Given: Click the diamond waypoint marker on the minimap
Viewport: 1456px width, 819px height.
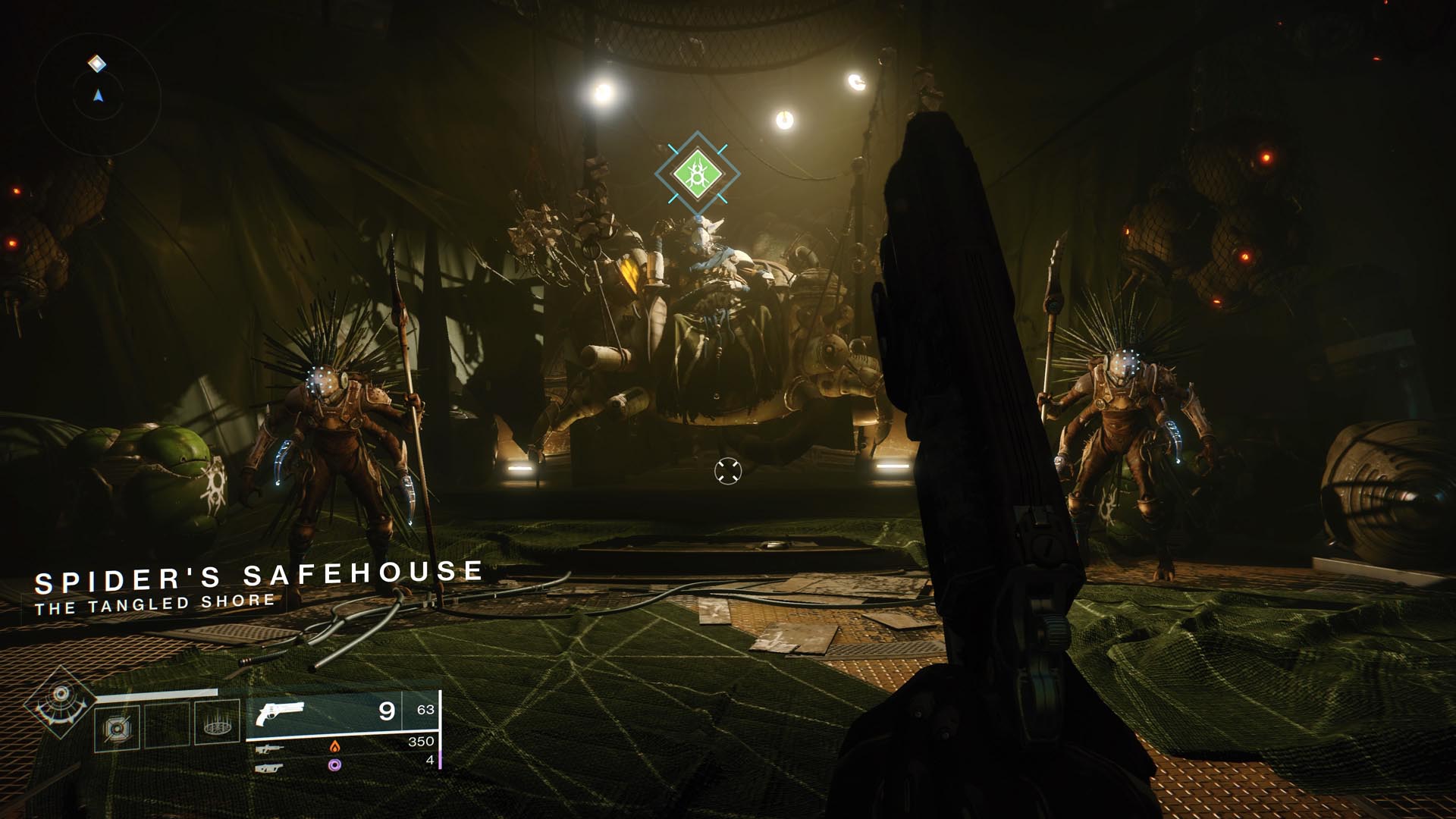Looking at the screenshot, I should tap(95, 64).
